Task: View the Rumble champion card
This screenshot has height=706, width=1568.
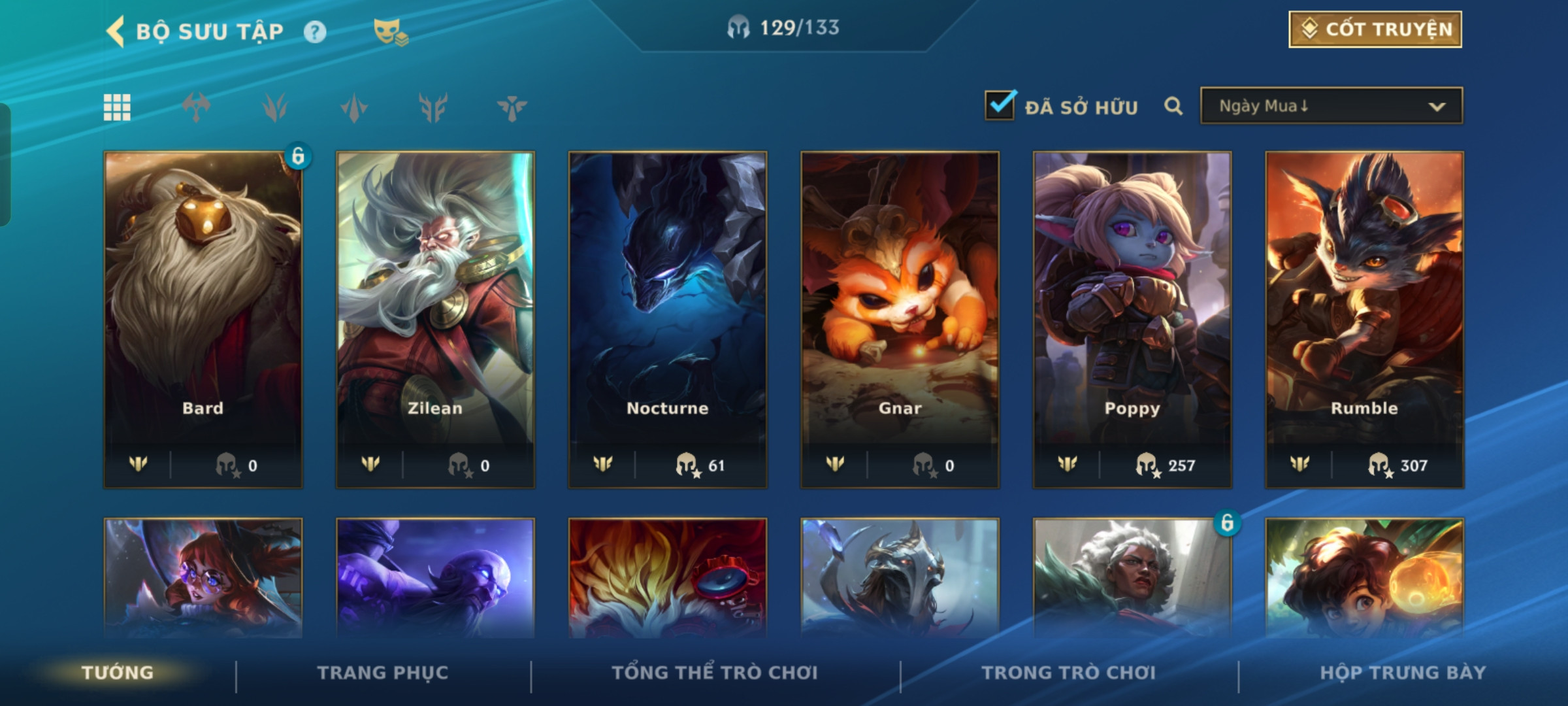Action: point(1364,319)
